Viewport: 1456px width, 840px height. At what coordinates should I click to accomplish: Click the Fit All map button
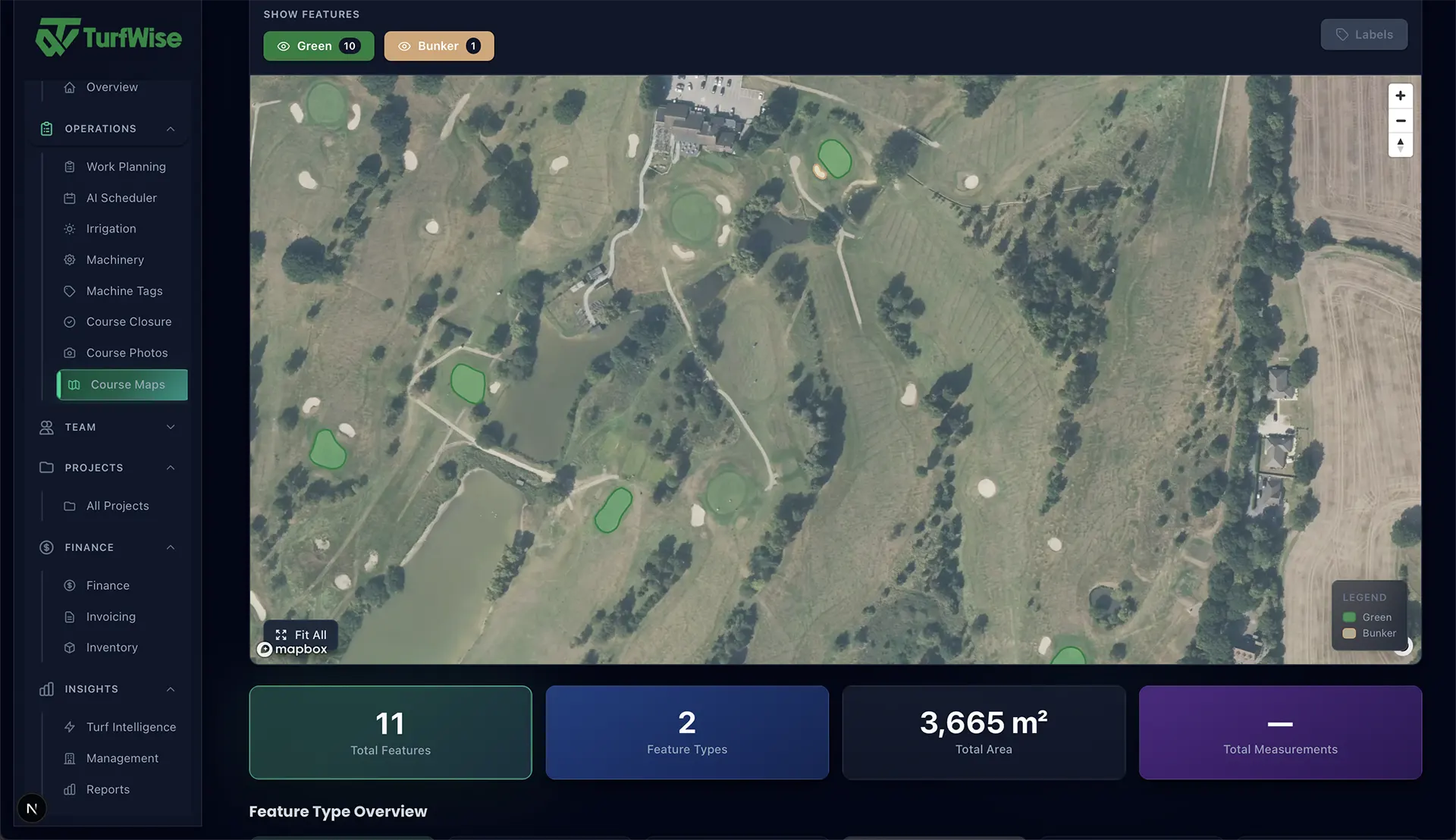300,635
